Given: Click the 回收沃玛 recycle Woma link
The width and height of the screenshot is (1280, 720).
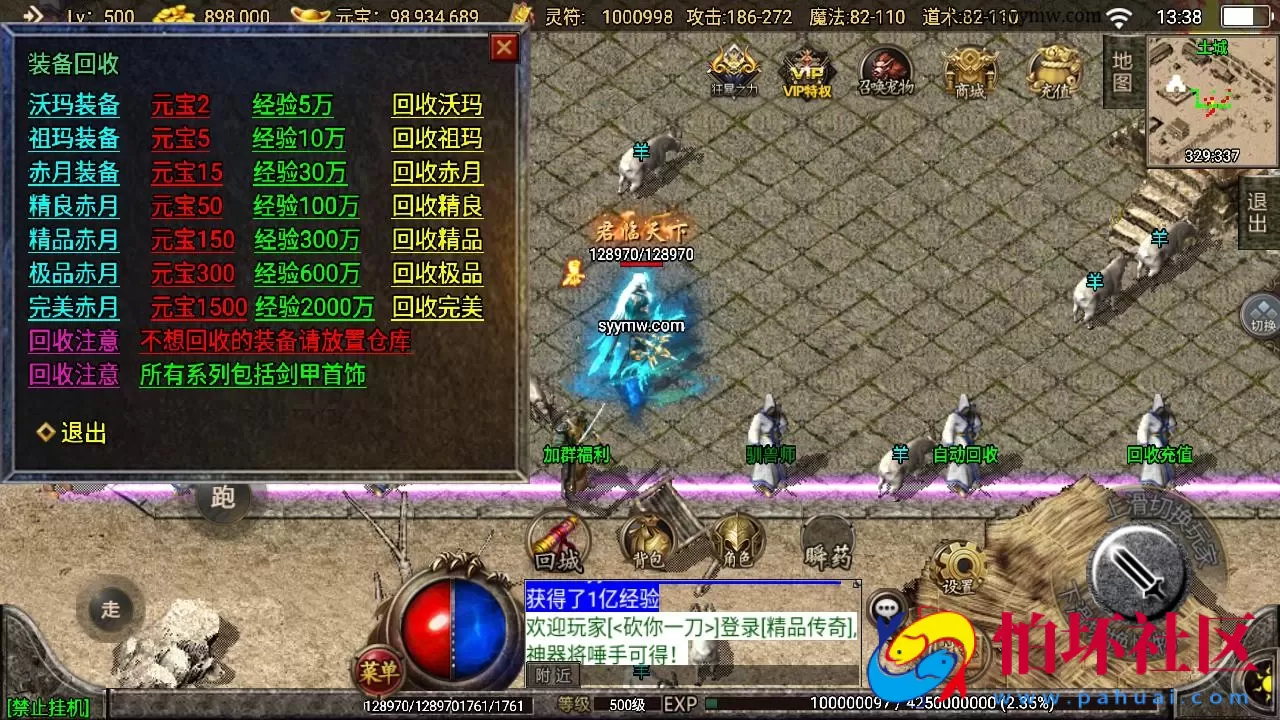Looking at the screenshot, I should 437,106.
